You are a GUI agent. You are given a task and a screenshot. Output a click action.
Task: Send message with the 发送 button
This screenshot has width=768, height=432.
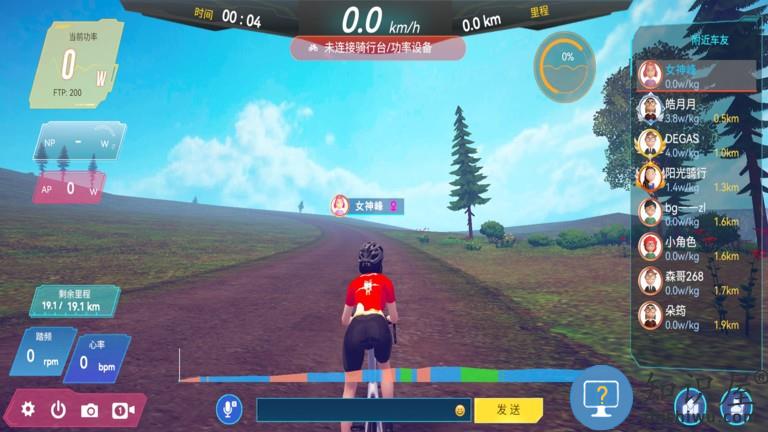(x=508, y=409)
